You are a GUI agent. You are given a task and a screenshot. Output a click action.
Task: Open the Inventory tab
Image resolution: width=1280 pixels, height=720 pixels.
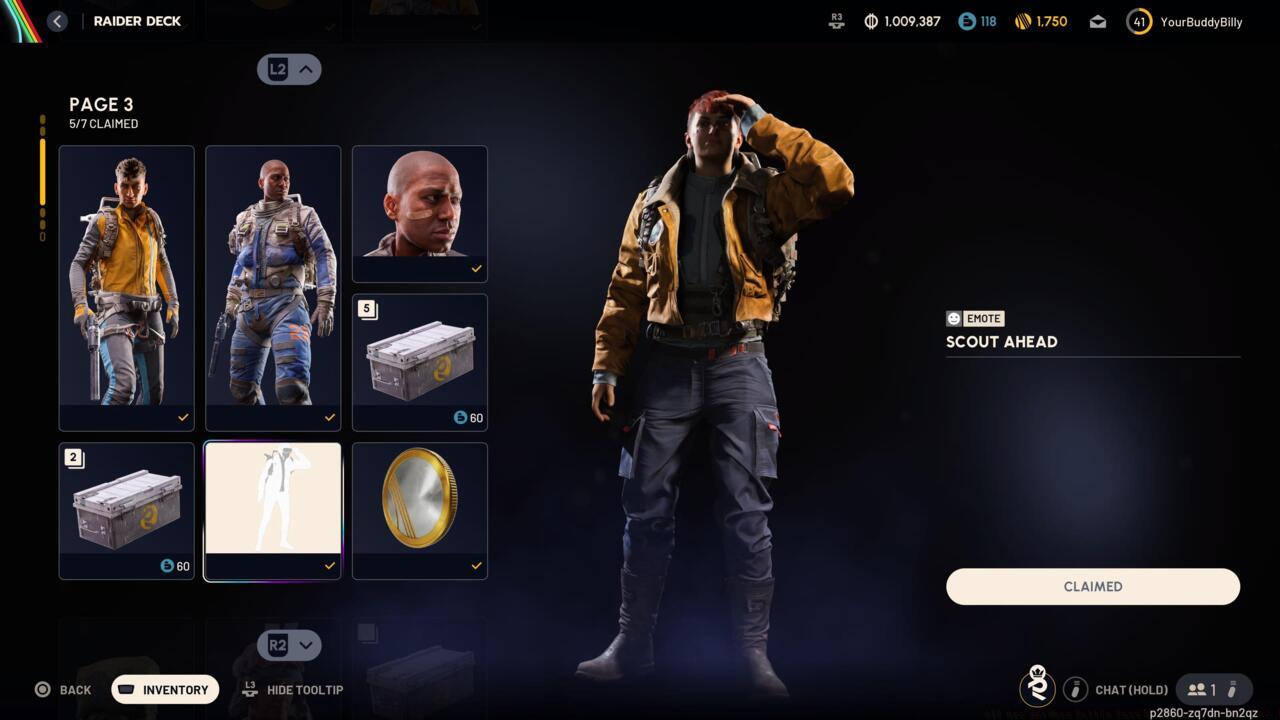click(164, 689)
